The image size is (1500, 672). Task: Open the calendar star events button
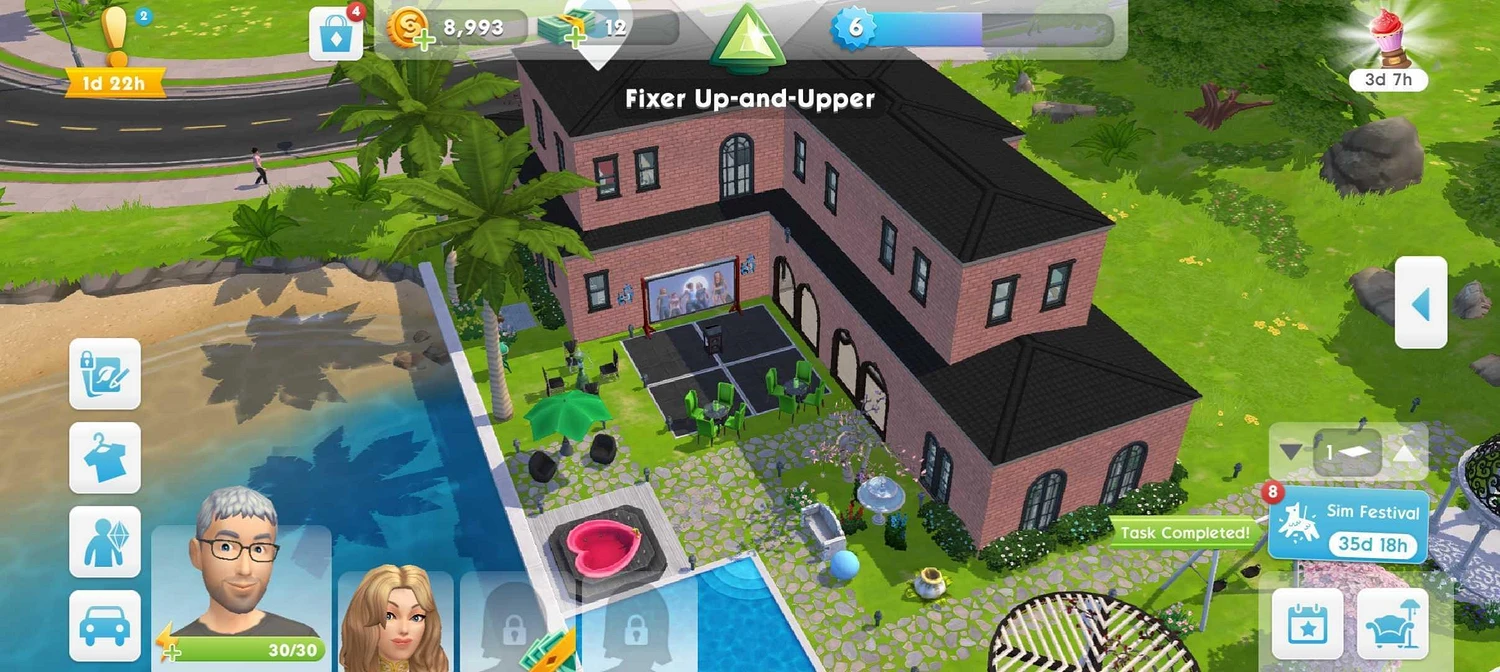click(1306, 624)
